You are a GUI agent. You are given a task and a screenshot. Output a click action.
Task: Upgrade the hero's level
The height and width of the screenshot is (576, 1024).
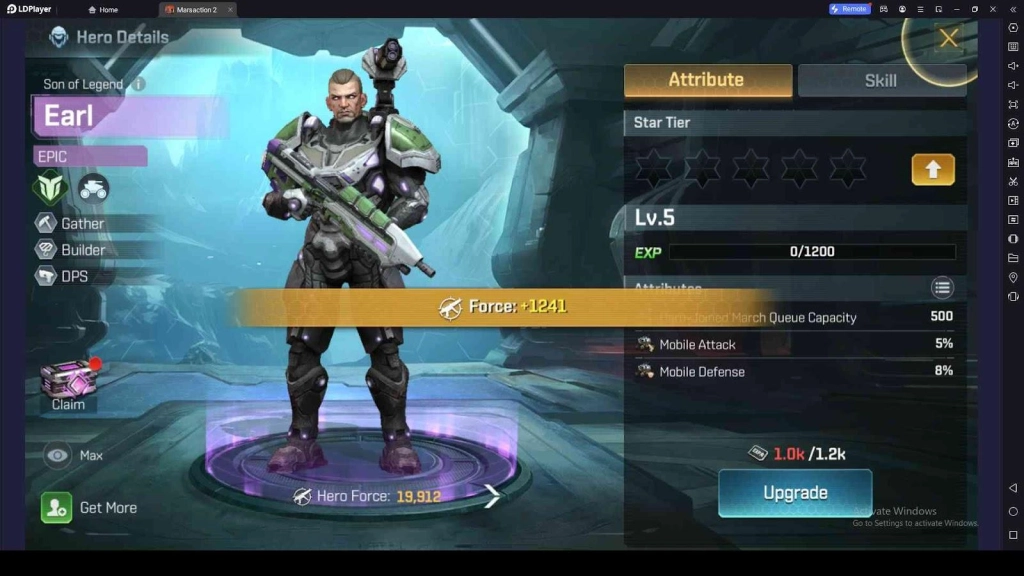[795, 493]
